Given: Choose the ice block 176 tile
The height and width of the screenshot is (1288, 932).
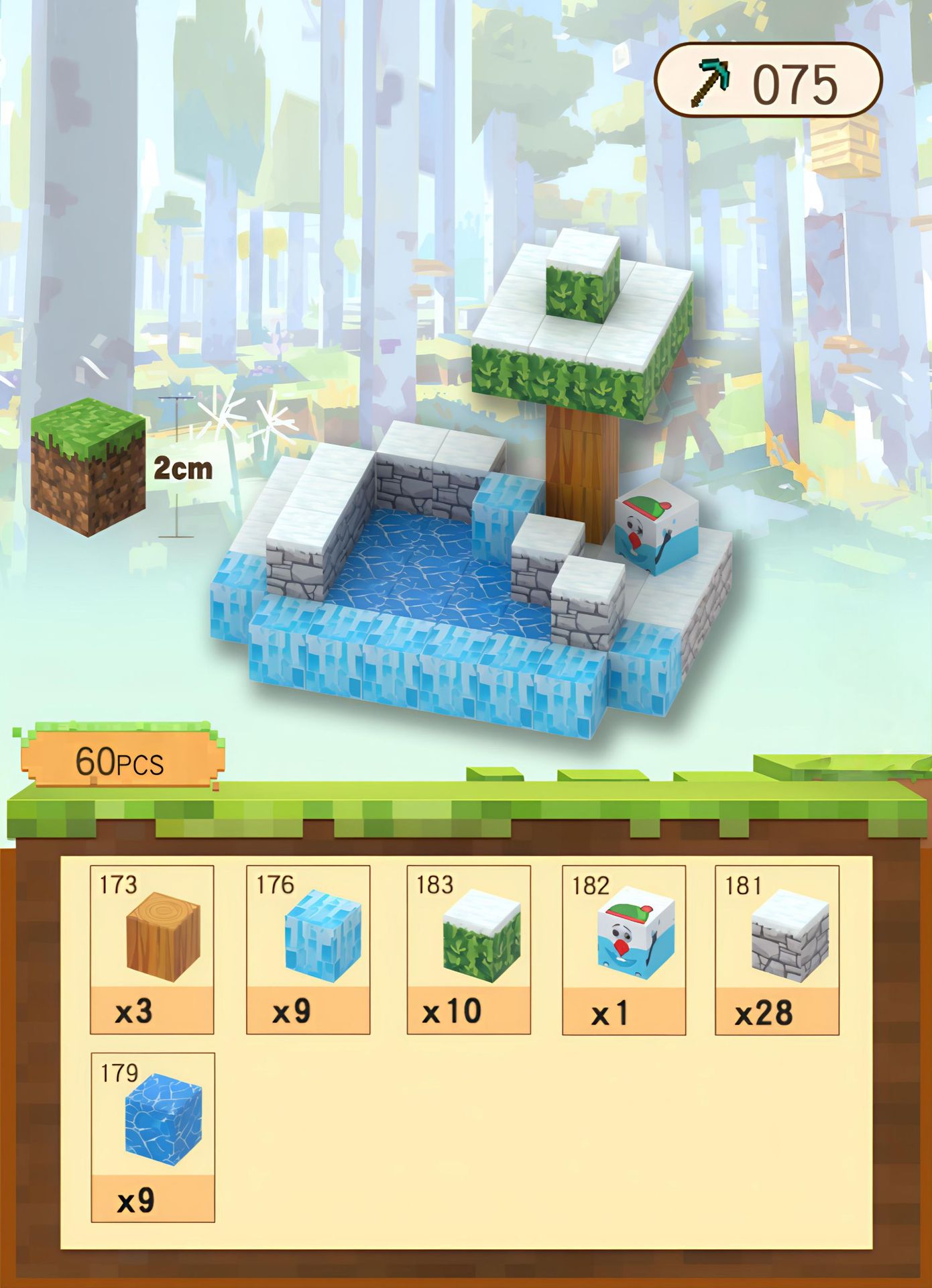Looking at the screenshot, I should (x=308, y=949).
